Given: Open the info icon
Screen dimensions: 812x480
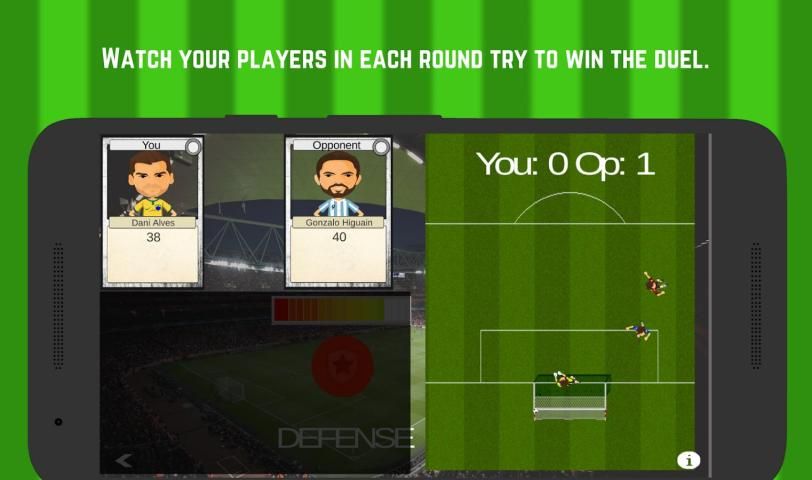Looking at the screenshot, I should coord(688,460).
